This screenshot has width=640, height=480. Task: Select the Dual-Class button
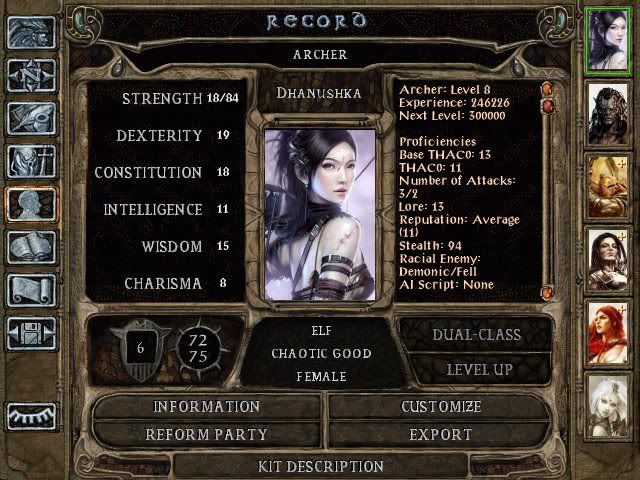[477, 335]
